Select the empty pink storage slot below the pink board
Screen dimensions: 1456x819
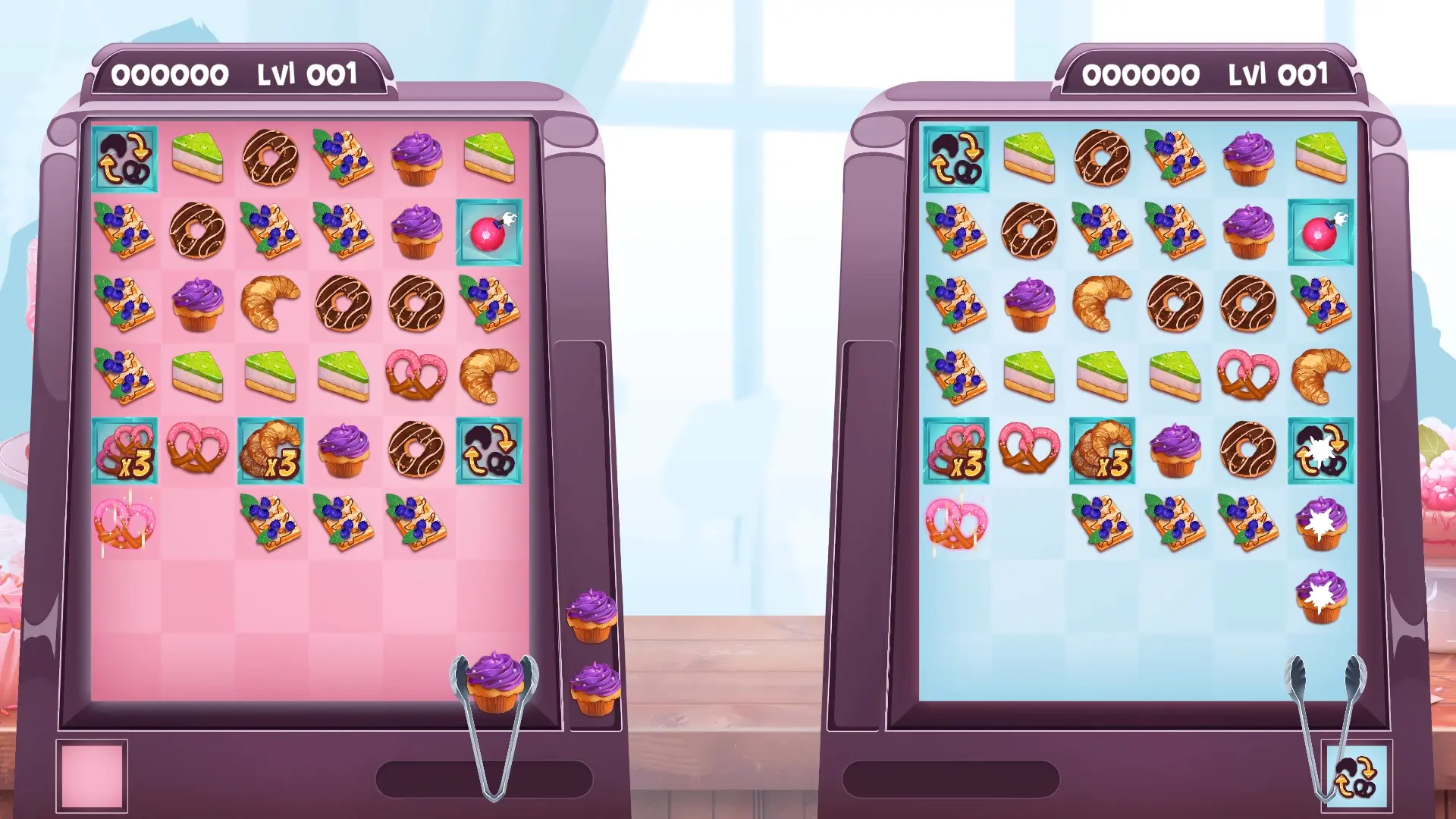tap(92, 776)
